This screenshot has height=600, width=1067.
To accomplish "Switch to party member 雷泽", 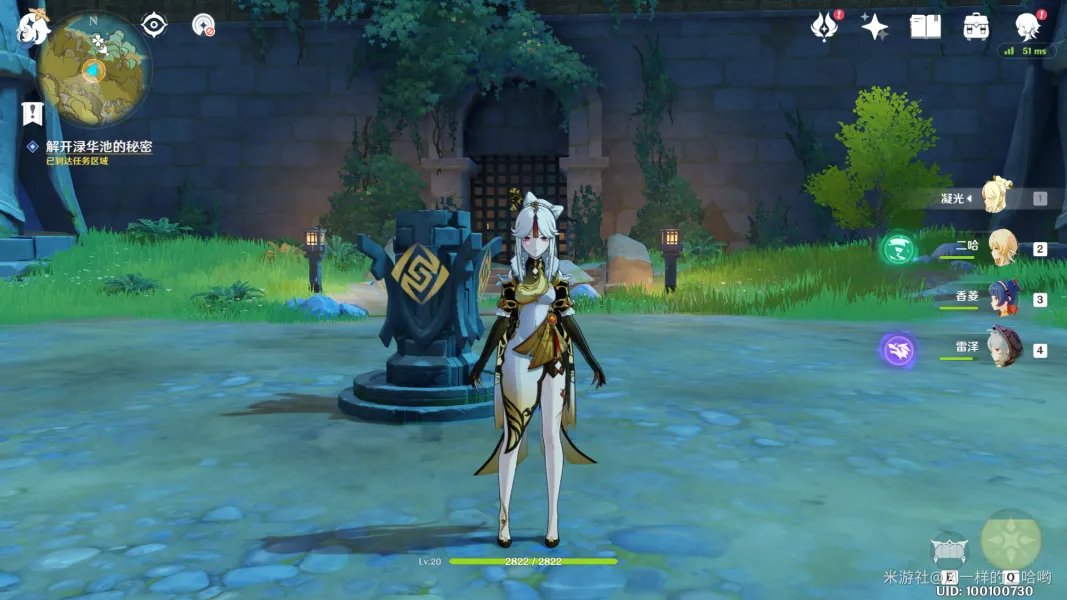I will coord(1001,349).
